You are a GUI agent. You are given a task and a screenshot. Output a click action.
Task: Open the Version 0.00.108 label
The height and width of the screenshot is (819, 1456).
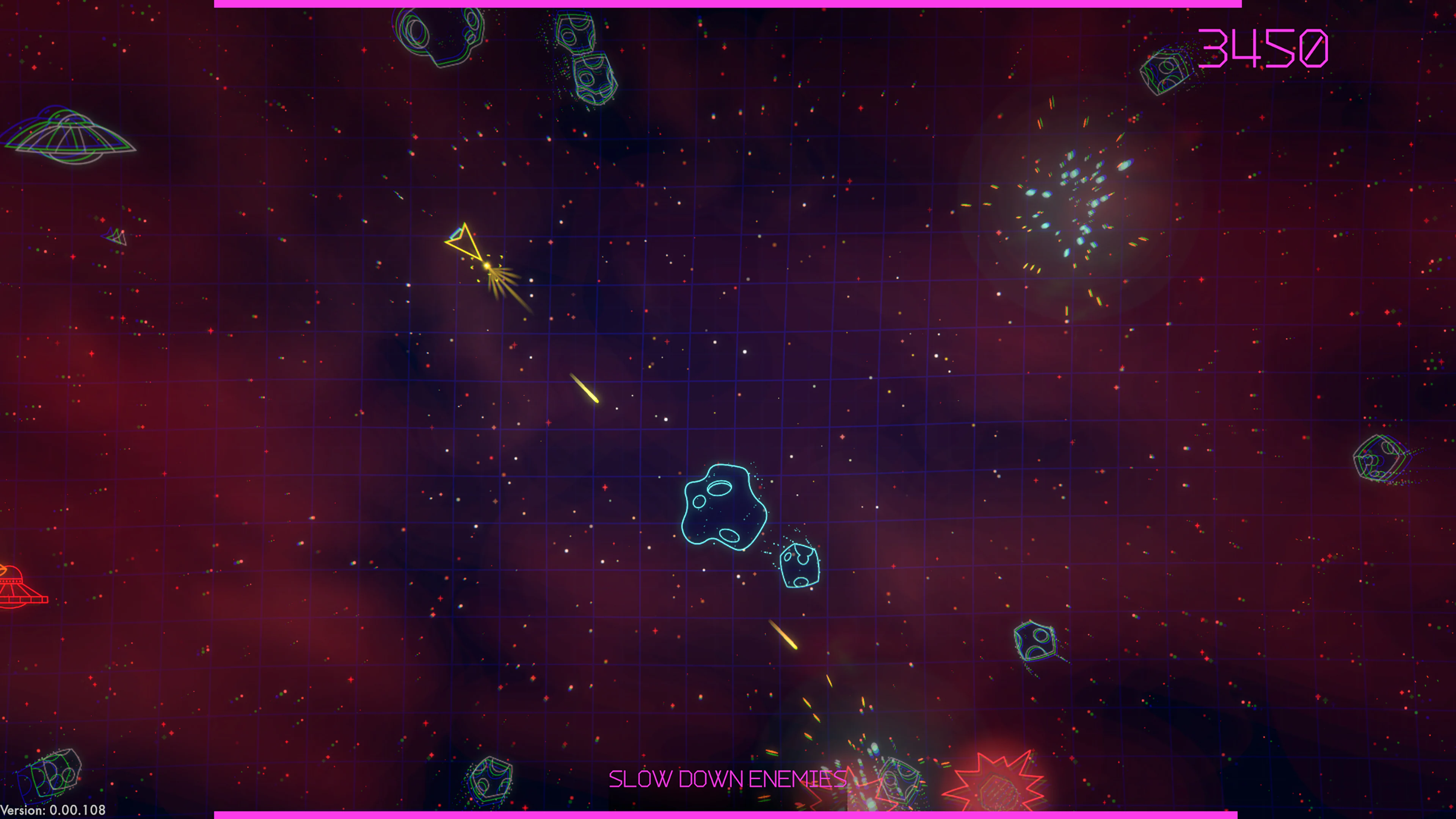(54, 810)
